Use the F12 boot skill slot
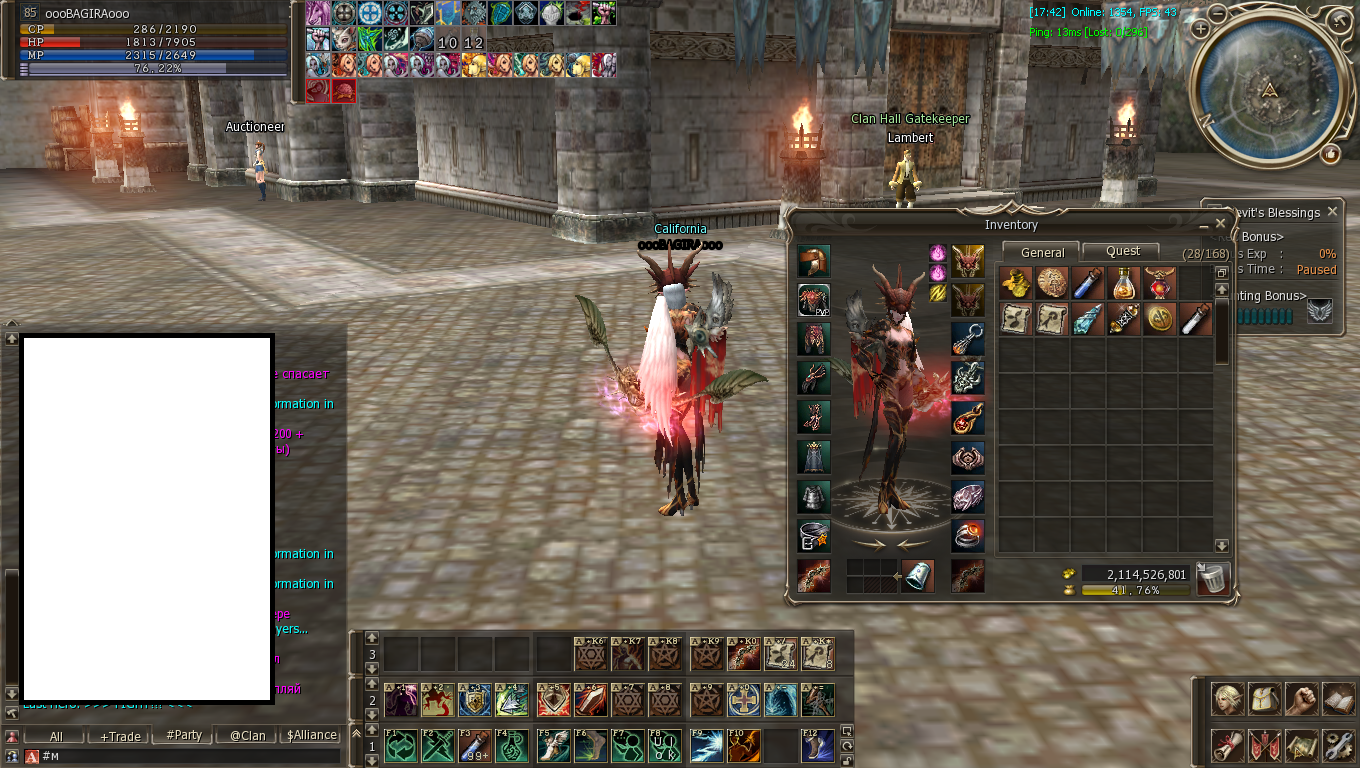This screenshot has height=768, width=1360. point(817,746)
